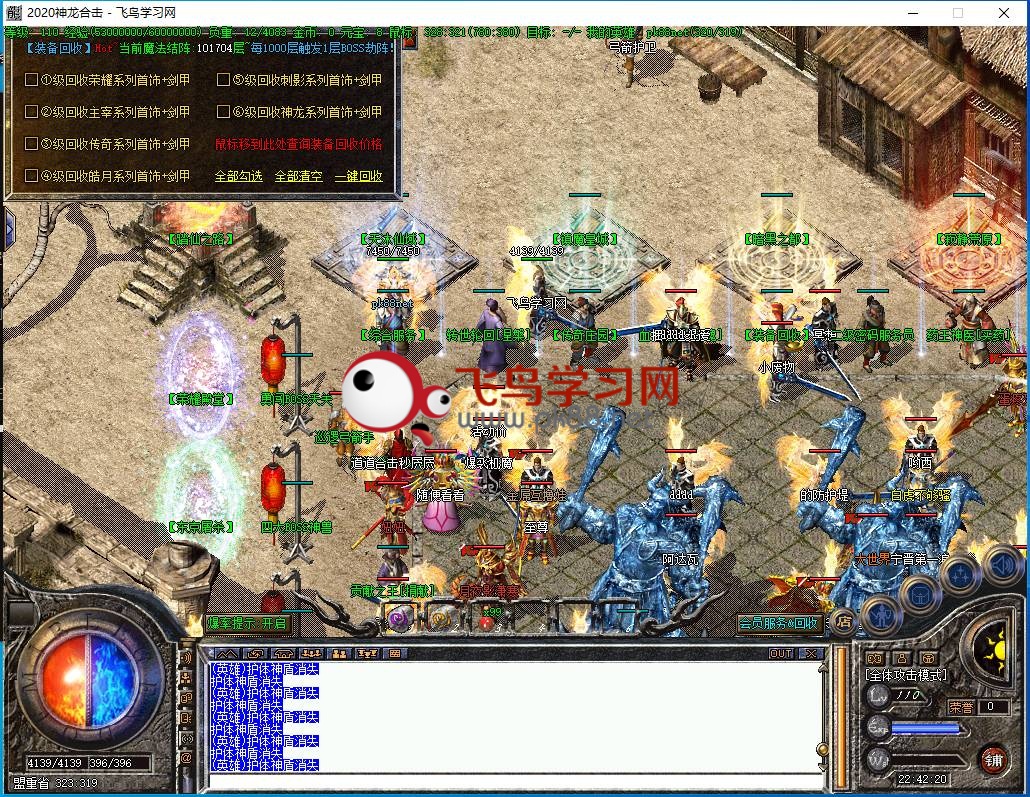
Task: Tick the ④级回收皓月系列 checkbox
Action: click(x=31, y=176)
